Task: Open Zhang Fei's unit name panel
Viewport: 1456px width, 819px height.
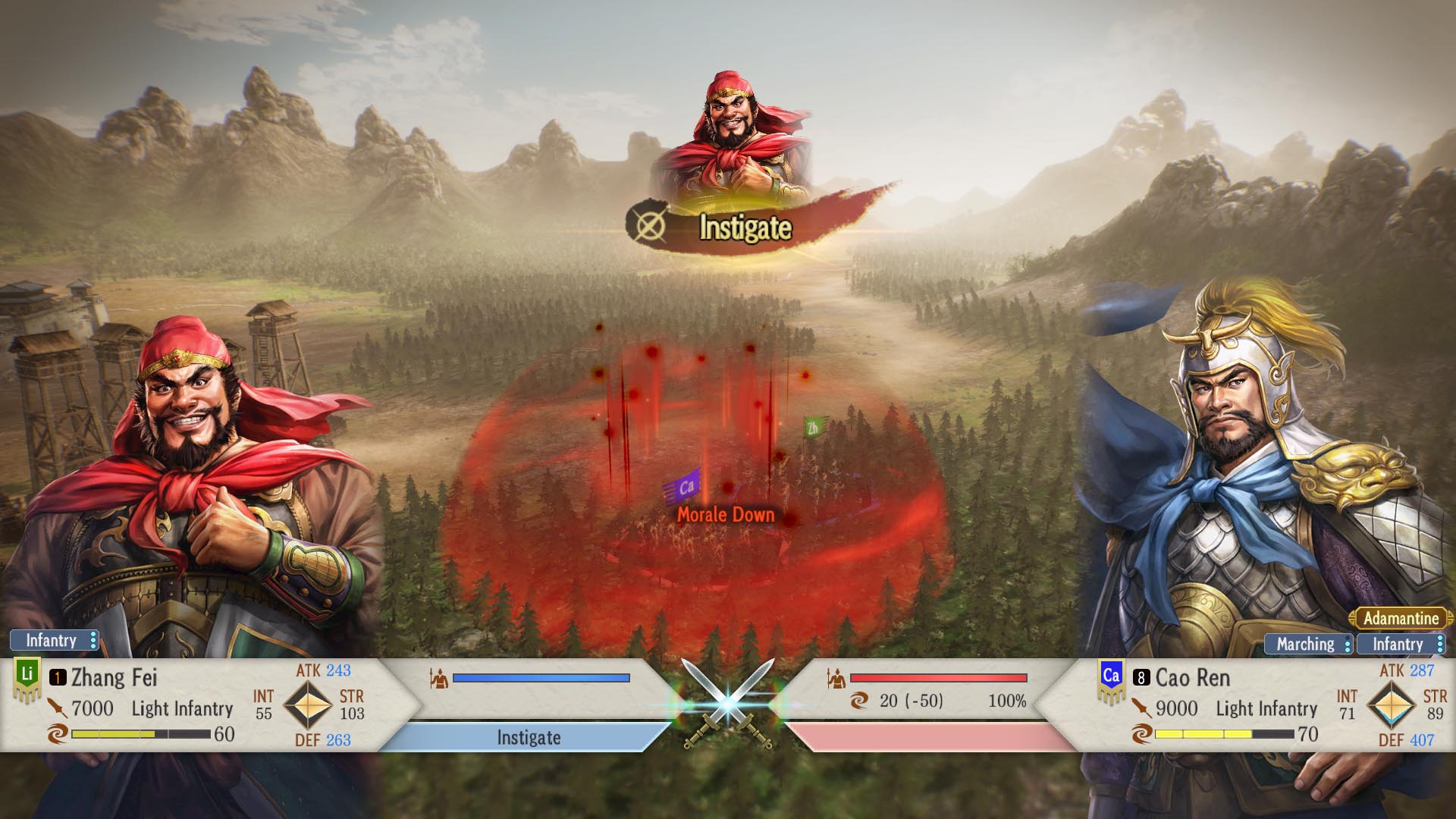Action: 114,678
